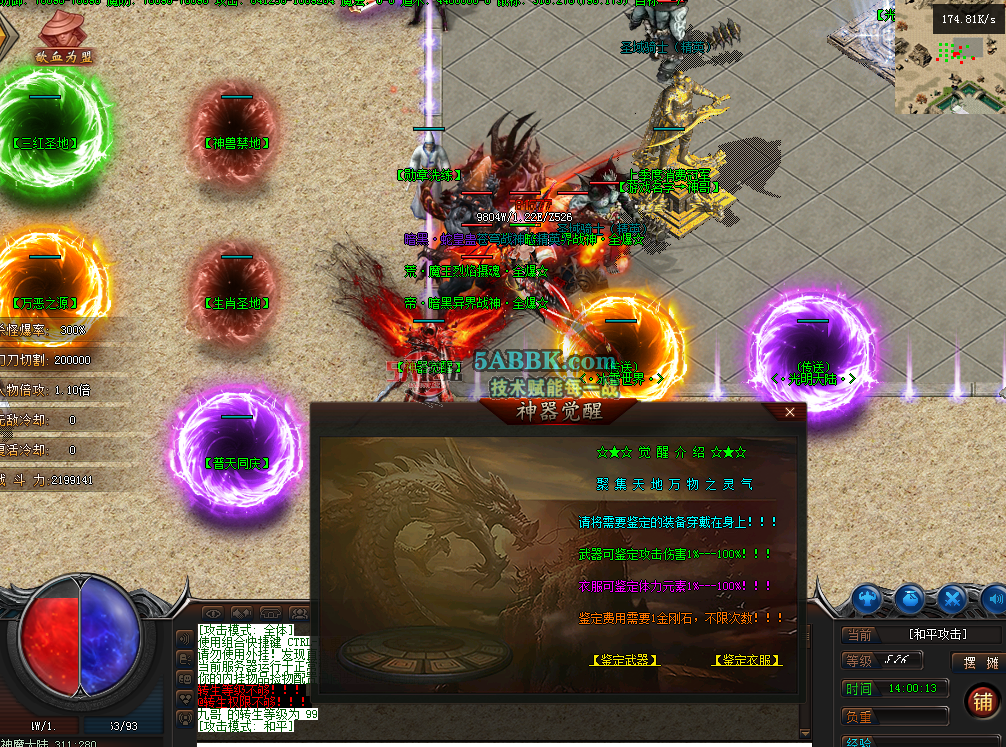The height and width of the screenshot is (747, 1006).
Task: Click the 歃血为盟 straw-hat icon
Action: pos(62,35)
